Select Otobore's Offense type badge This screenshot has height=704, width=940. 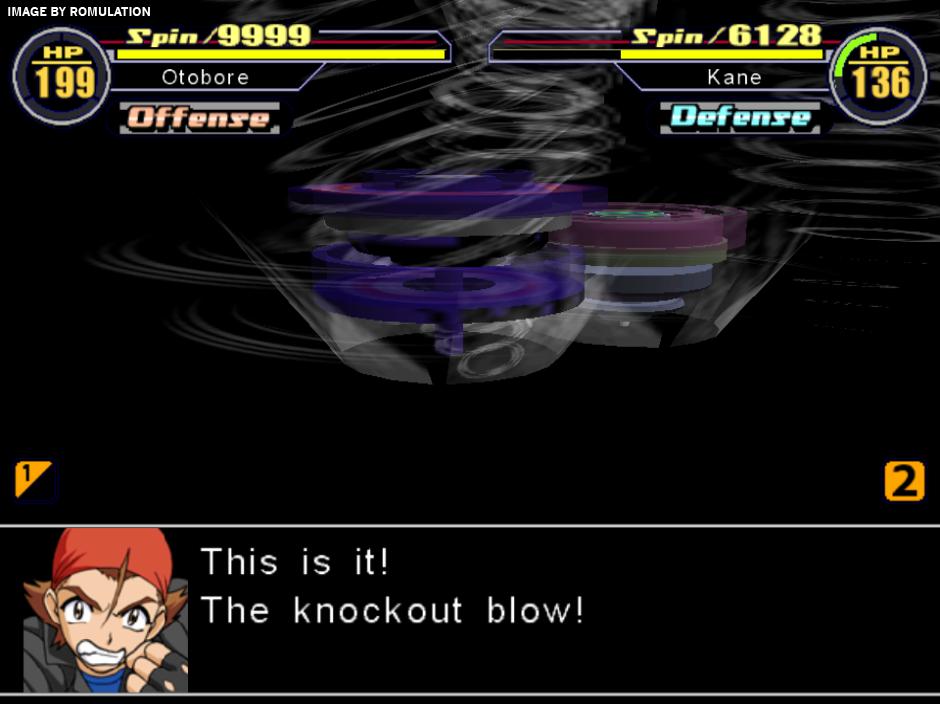click(x=199, y=118)
